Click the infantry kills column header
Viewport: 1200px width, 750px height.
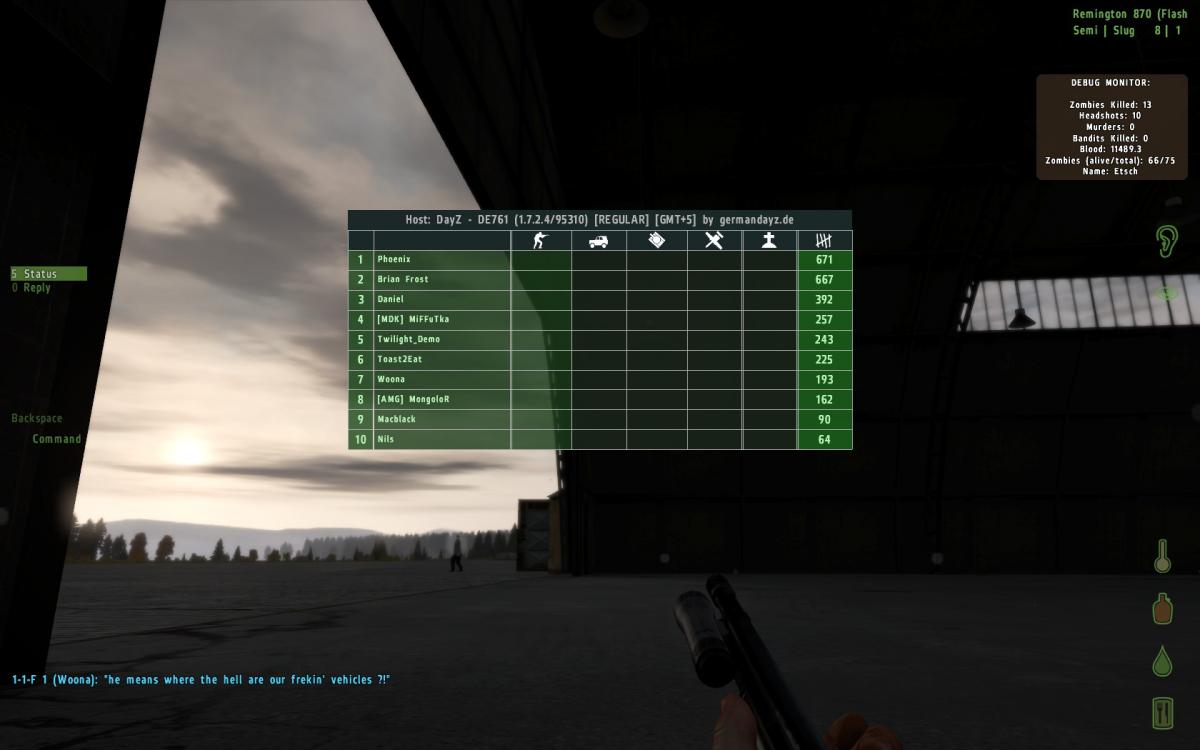[540, 241]
